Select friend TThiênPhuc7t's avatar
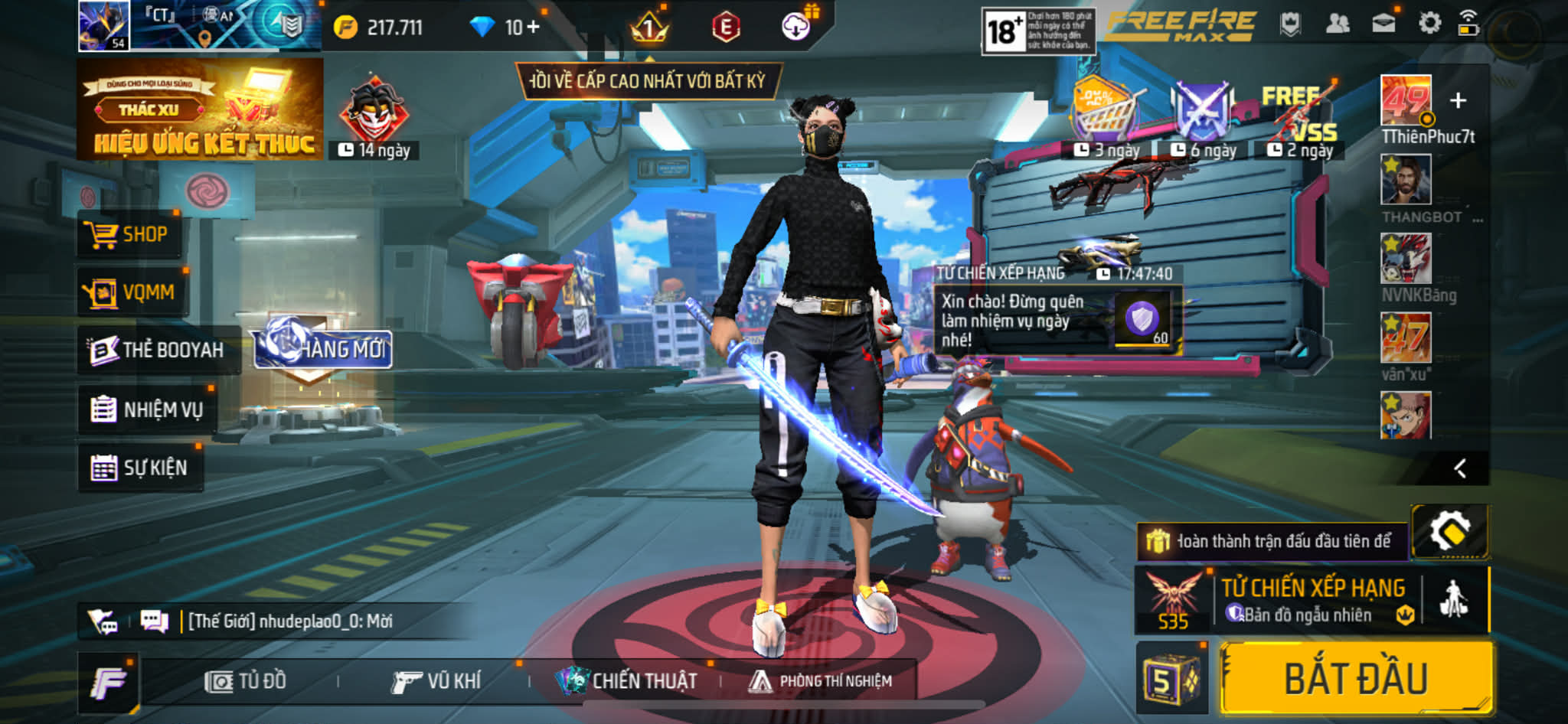 click(1406, 100)
